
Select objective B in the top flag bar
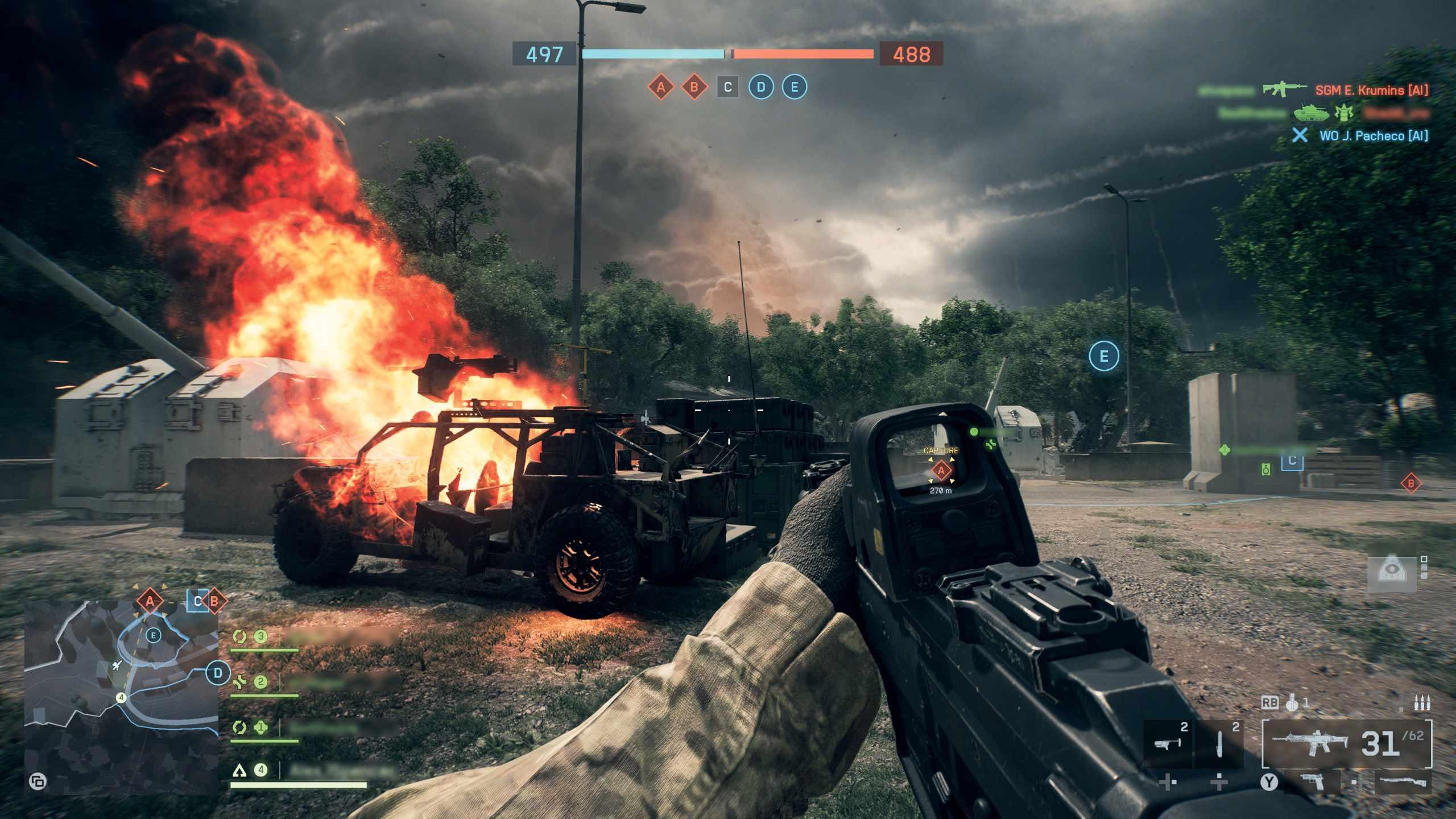[x=694, y=87]
